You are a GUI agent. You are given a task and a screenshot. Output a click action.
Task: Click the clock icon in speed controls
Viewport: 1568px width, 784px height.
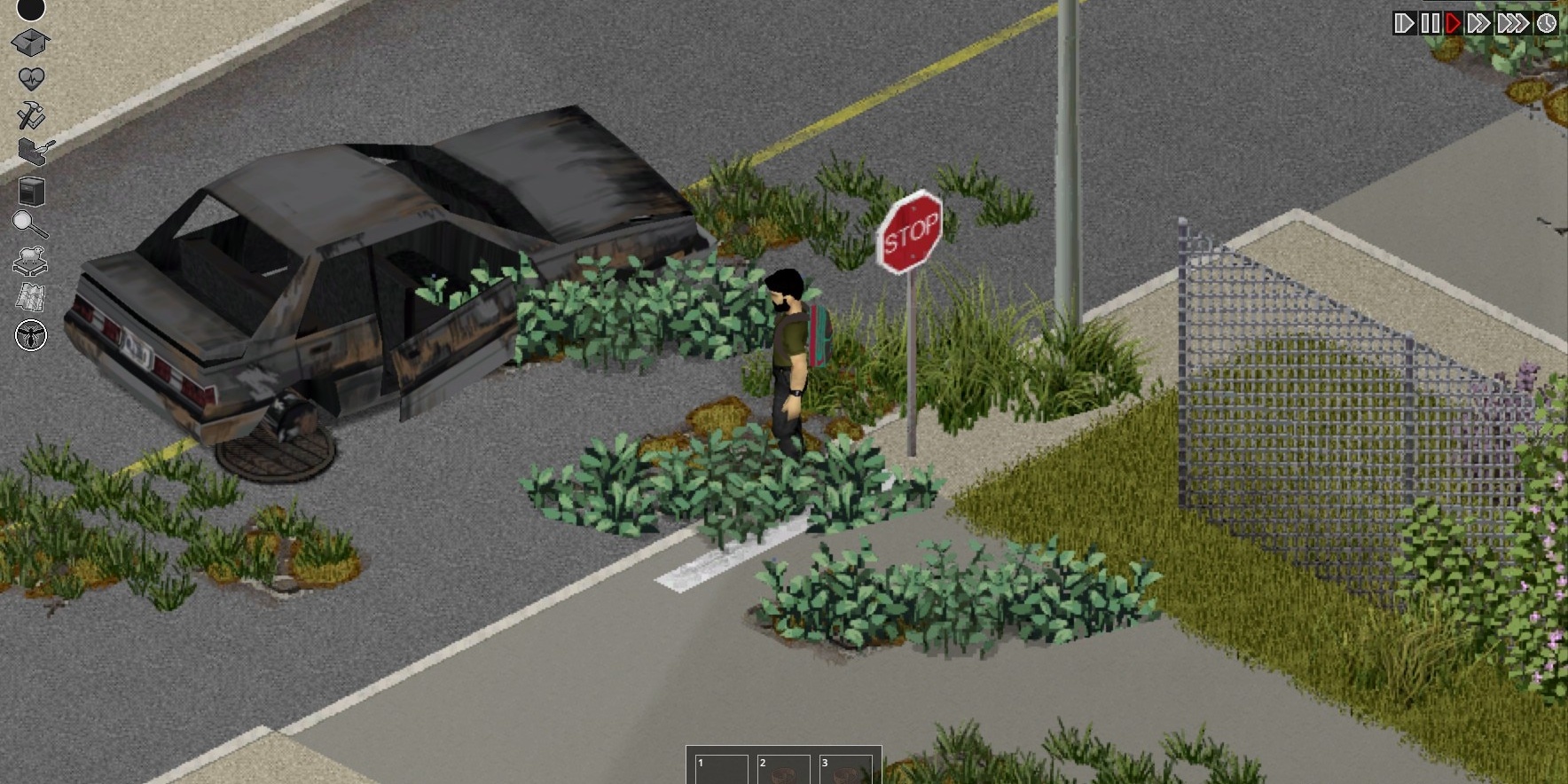(x=1547, y=23)
